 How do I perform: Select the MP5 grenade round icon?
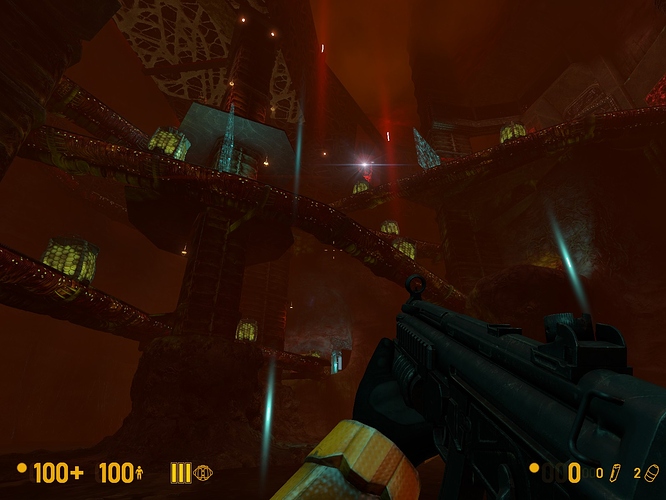[651, 472]
